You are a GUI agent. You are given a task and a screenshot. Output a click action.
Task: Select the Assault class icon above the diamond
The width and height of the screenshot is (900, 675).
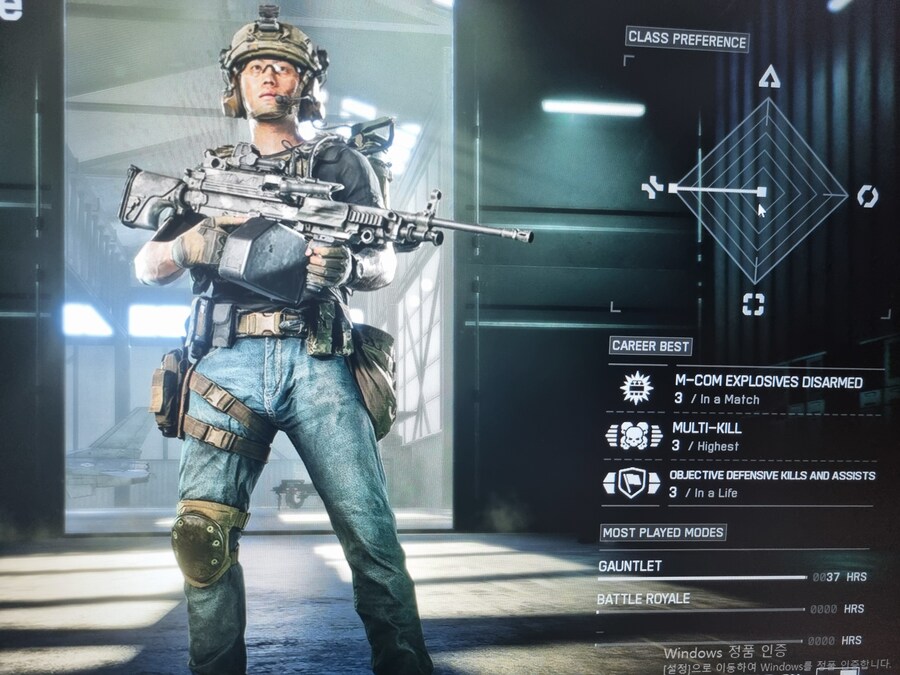(x=768, y=77)
